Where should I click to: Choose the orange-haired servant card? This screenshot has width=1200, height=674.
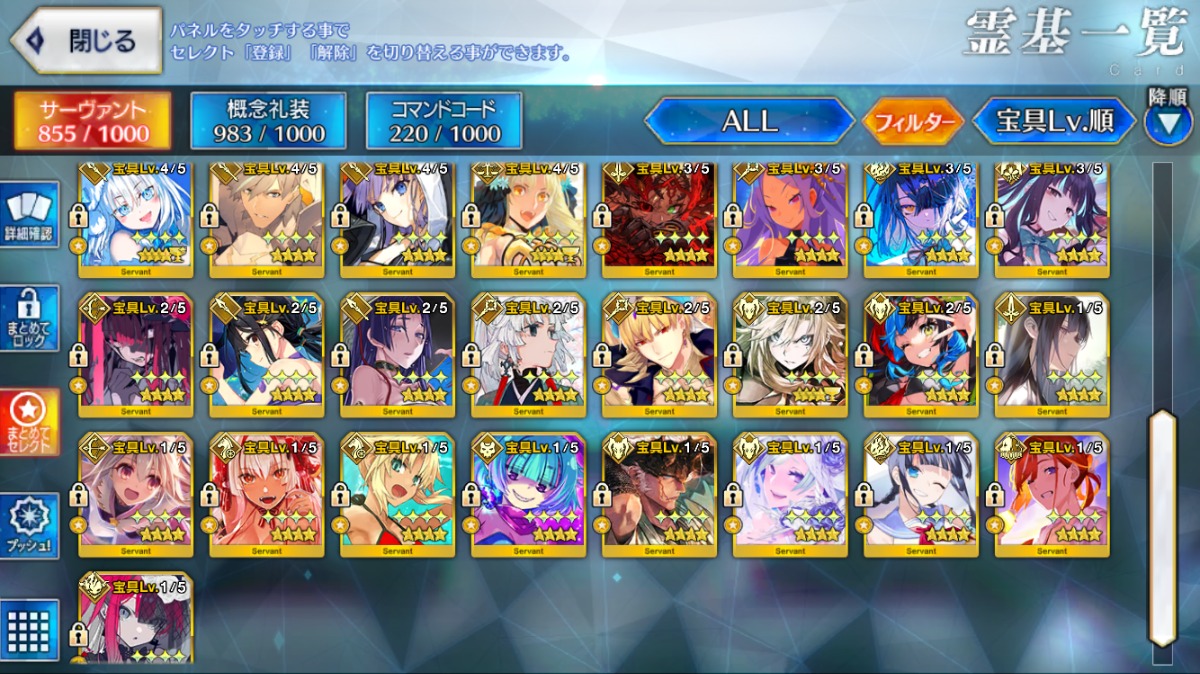tap(1052, 494)
